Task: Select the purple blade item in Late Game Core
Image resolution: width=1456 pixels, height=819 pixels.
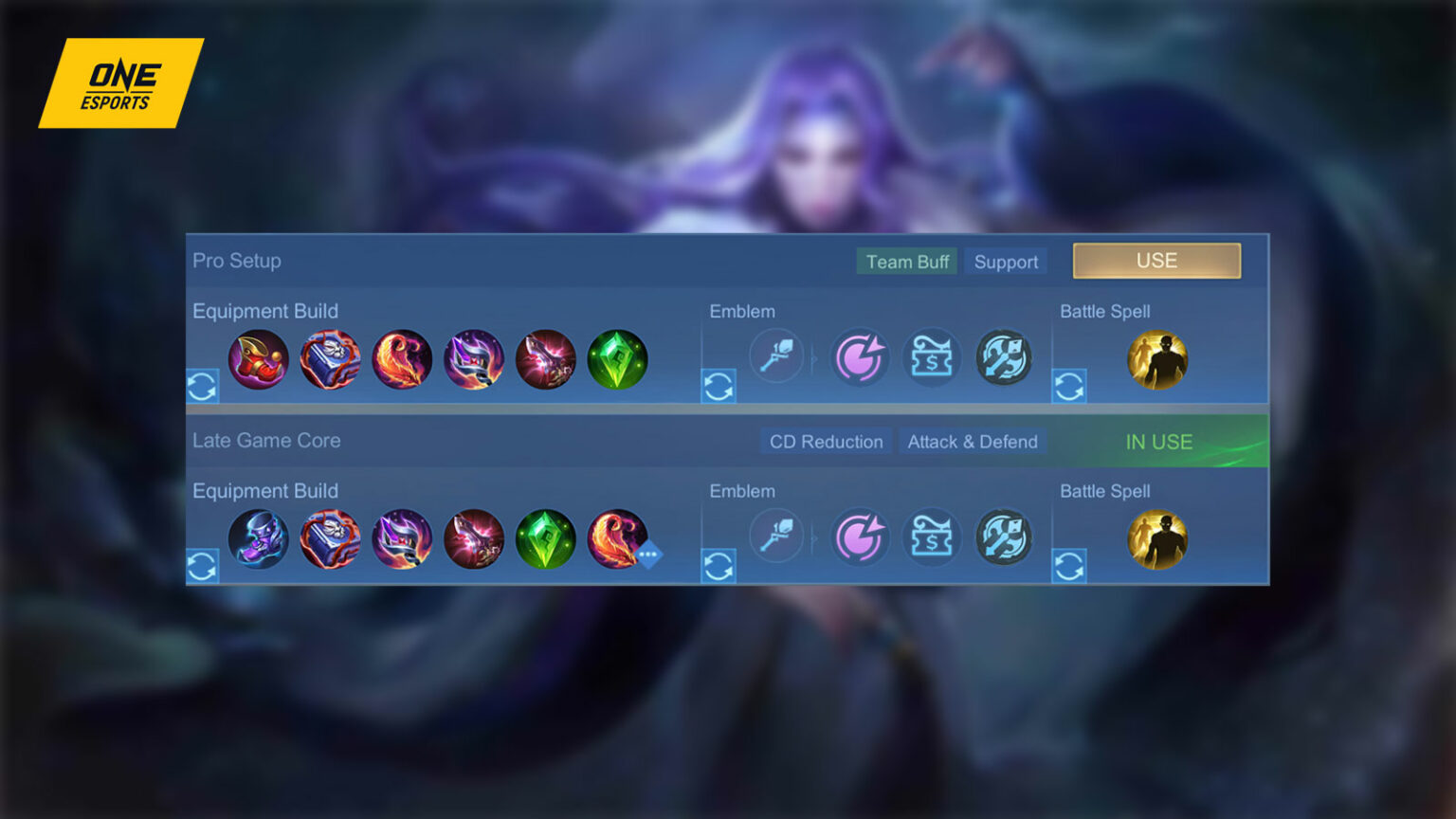Action: click(402, 538)
